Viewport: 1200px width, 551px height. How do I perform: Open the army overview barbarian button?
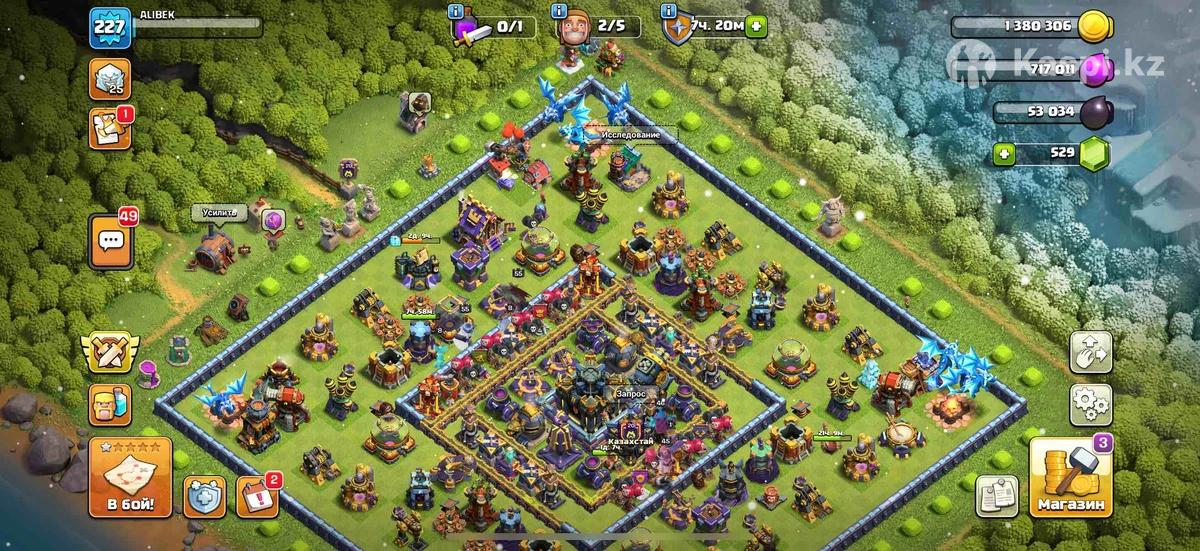[110, 406]
